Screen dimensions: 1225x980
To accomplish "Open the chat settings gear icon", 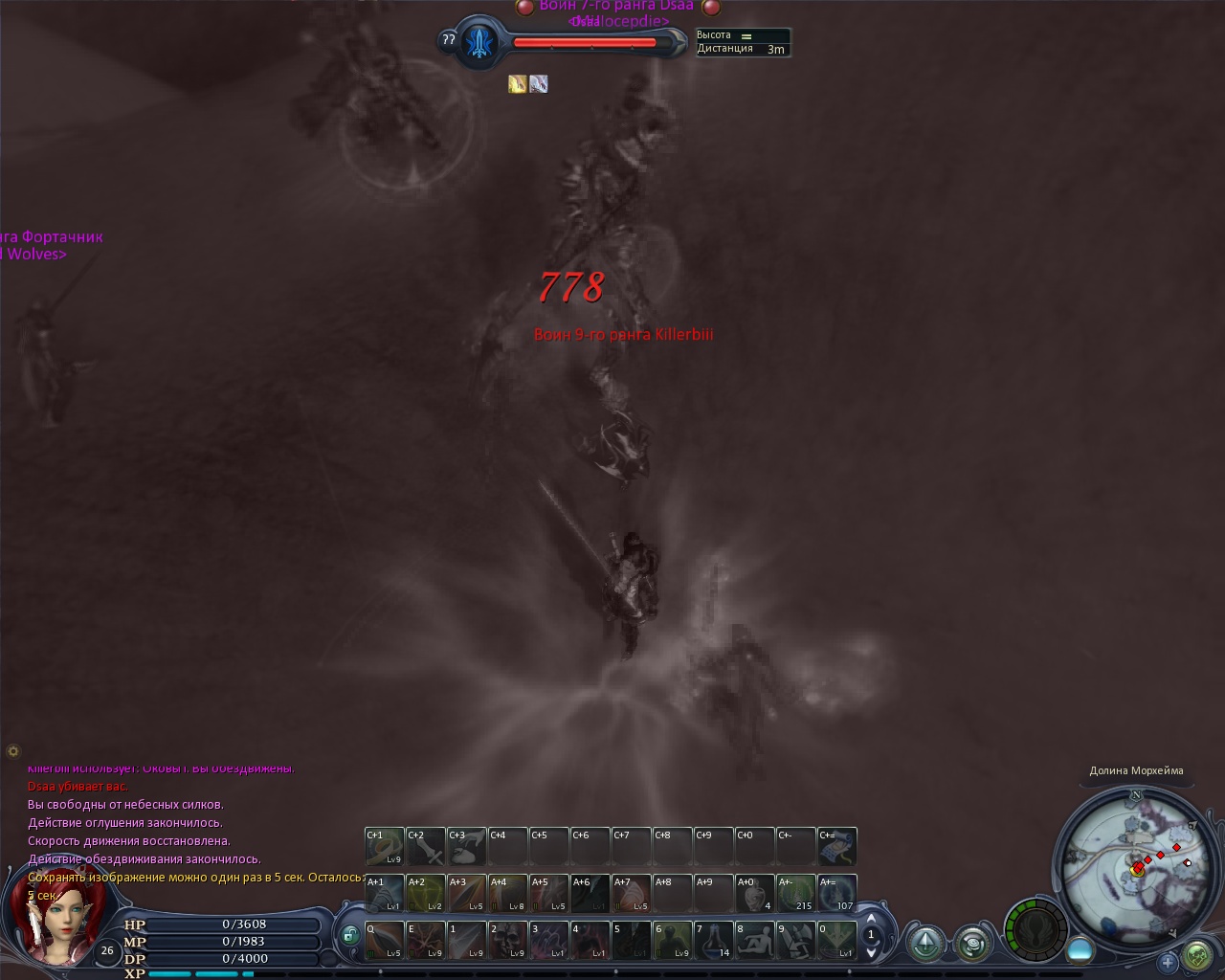I will (x=13, y=751).
